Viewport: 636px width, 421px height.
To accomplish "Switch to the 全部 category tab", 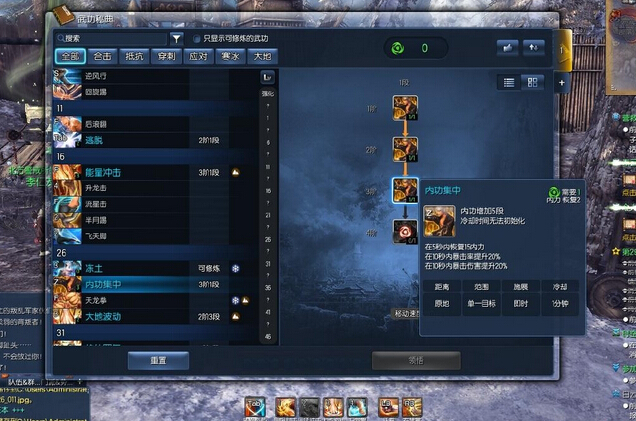I will 70,57.
